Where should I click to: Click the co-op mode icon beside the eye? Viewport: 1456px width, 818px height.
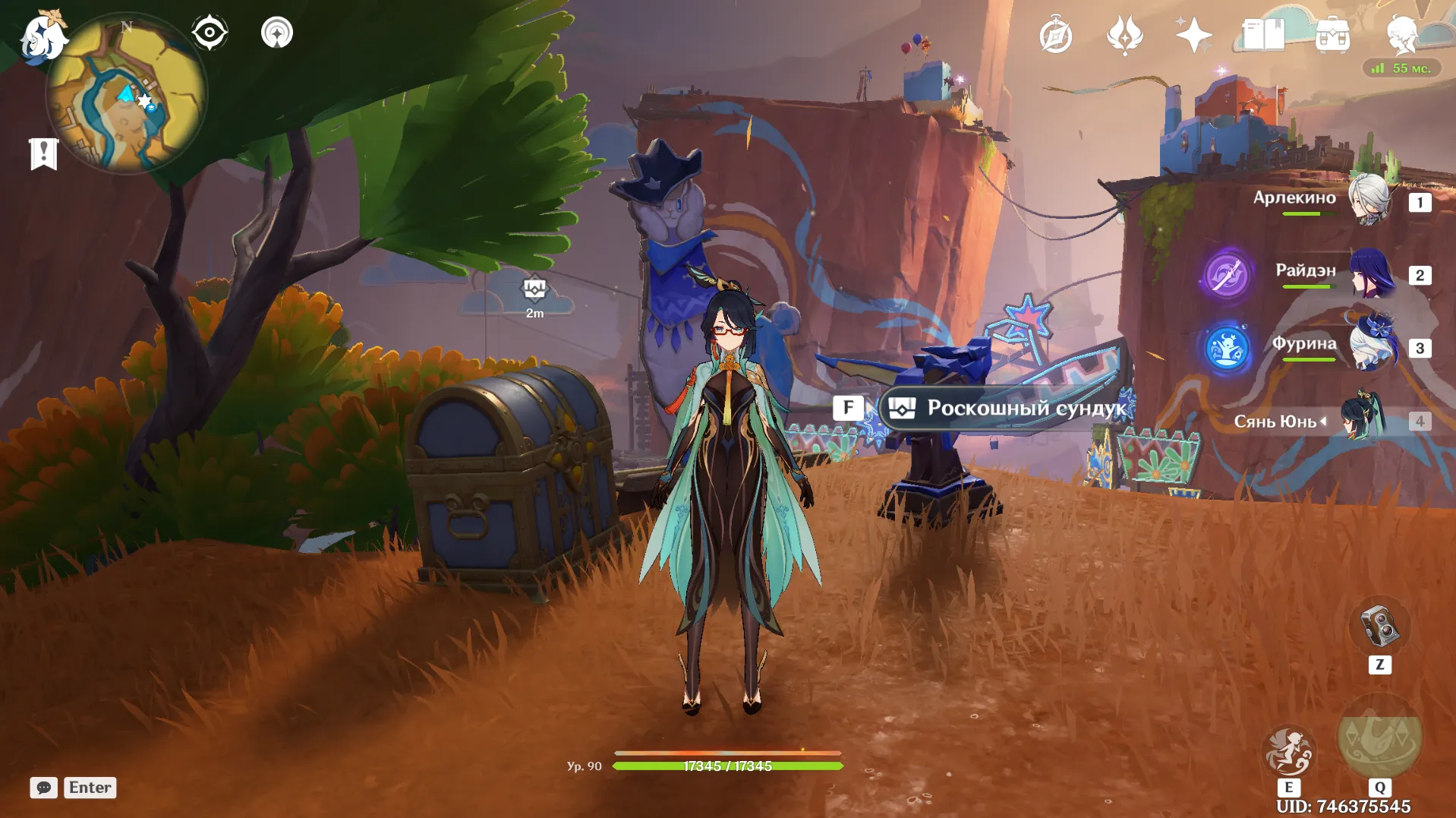[277, 33]
